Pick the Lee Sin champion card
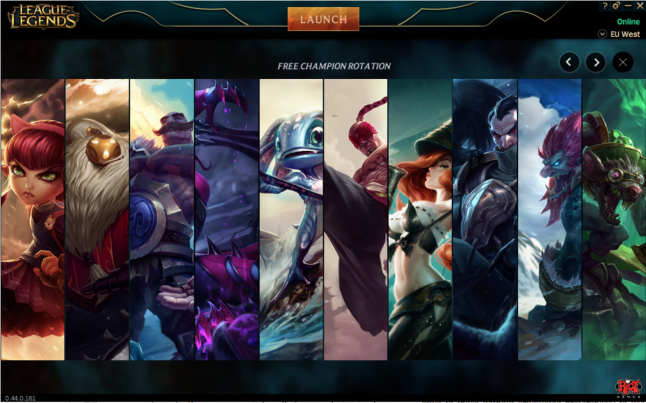Viewport: 646px width, 403px height. coord(355,219)
